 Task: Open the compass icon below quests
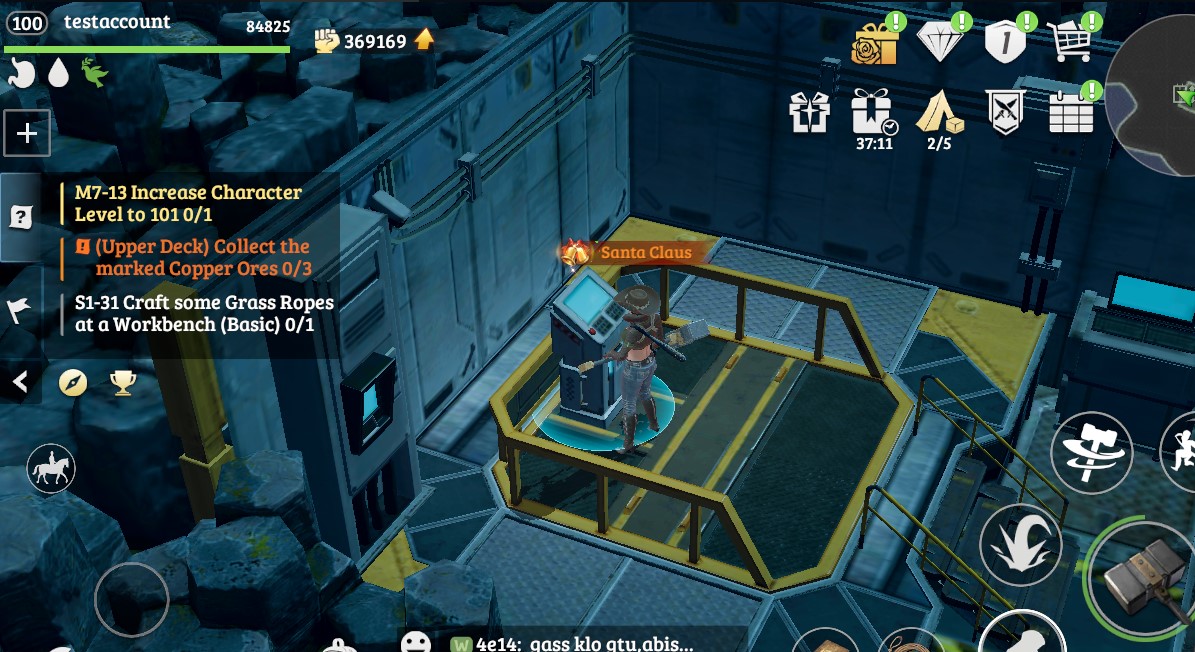point(73,382)
